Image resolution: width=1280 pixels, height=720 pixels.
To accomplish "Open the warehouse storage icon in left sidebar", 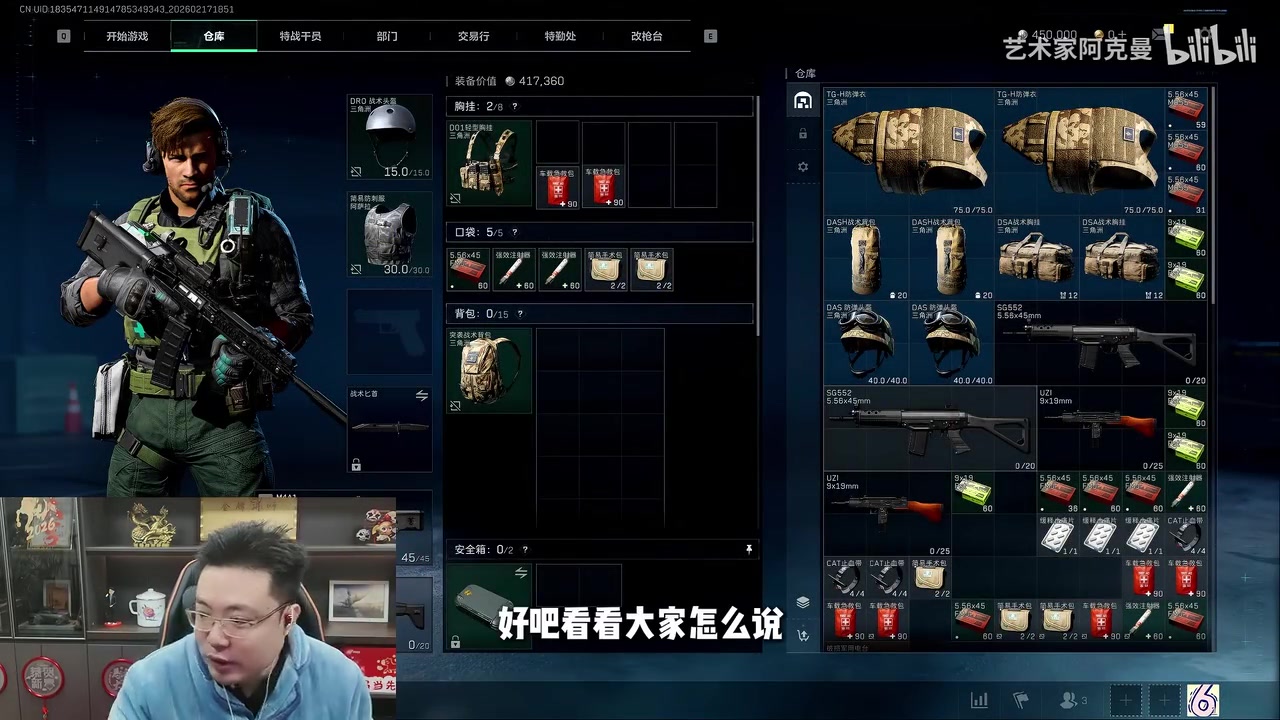I will 802,98.
